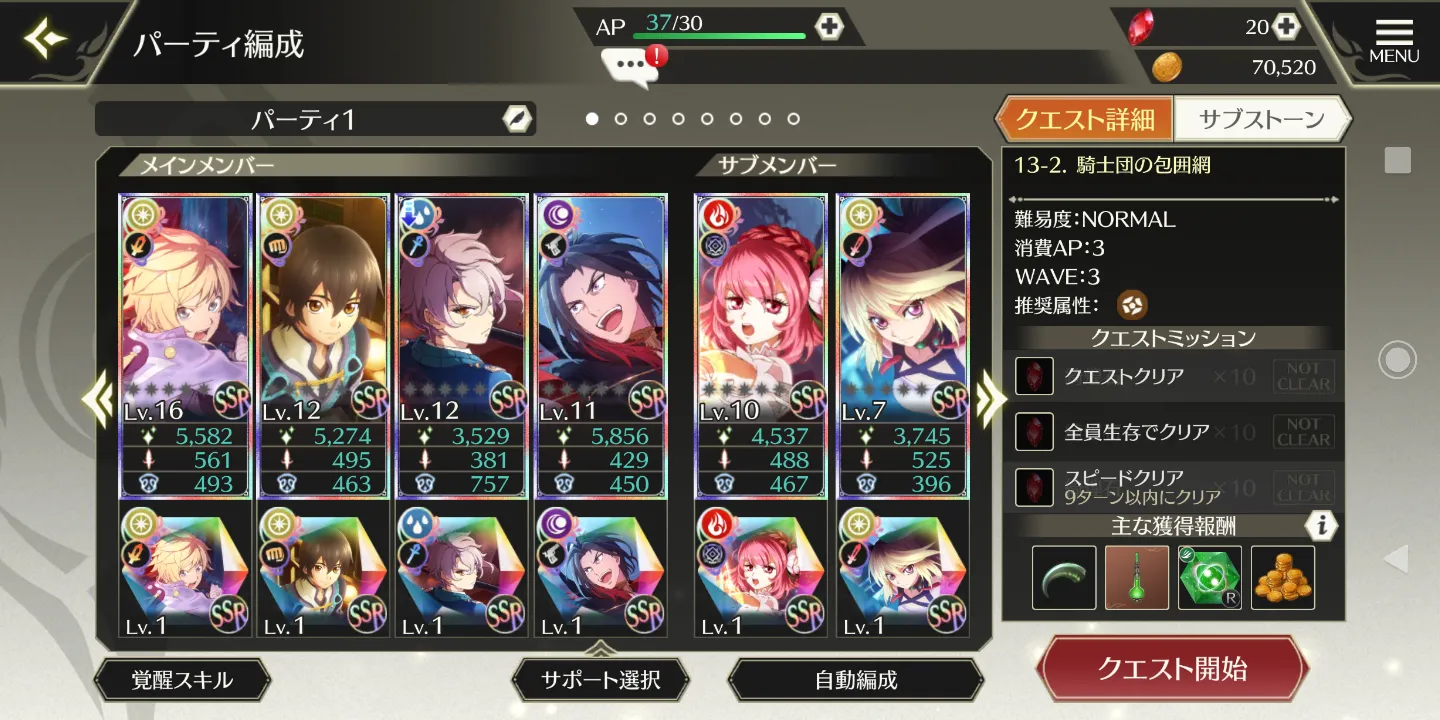This screenshot has height=720, width=1440.
Task: Select the Lv.16 blond main member card
Action: (185, 345)
